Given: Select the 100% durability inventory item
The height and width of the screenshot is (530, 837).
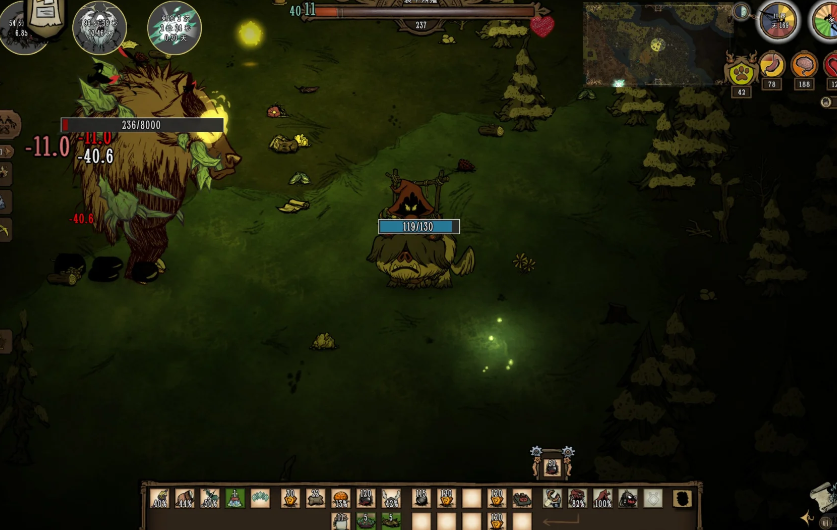Looking at the screenshot, I should 603,498.
